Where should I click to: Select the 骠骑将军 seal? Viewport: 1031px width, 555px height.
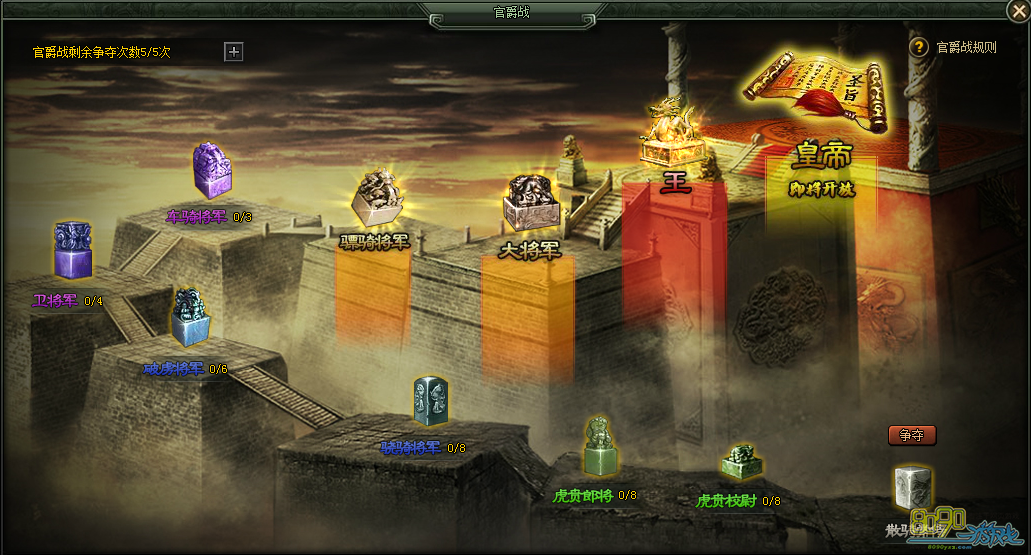[376, 198]
